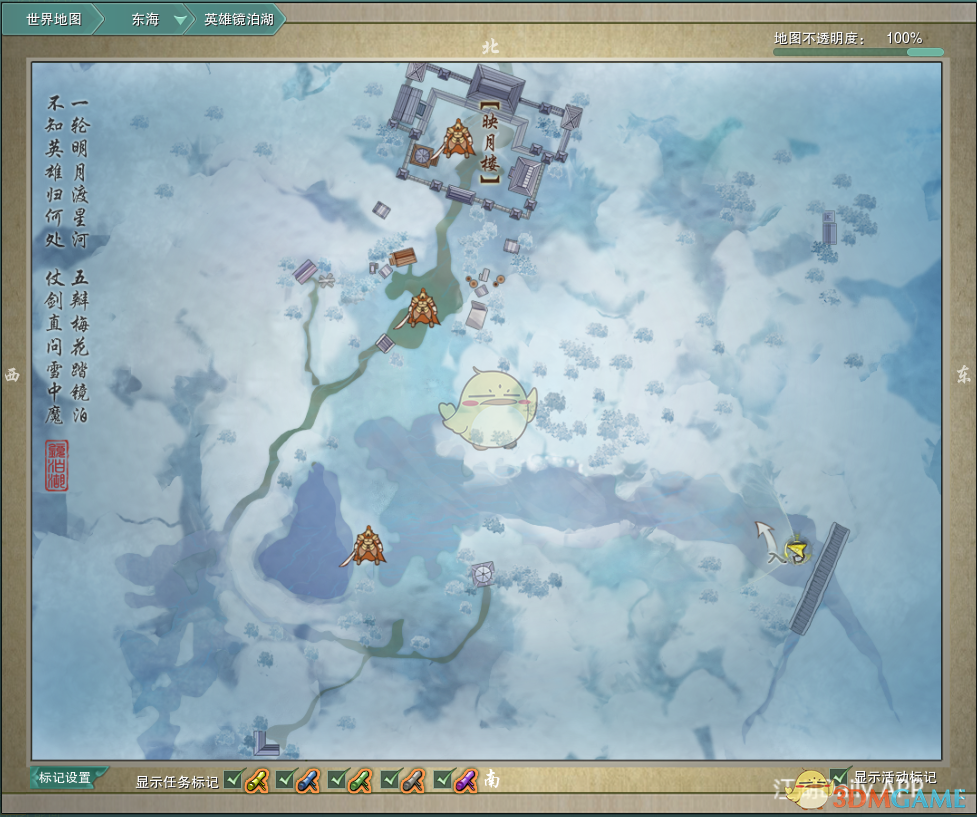Click the yellow player arrow marker
Image resolution: width=977 pixels, height=817 pixels.
point(796,550)
